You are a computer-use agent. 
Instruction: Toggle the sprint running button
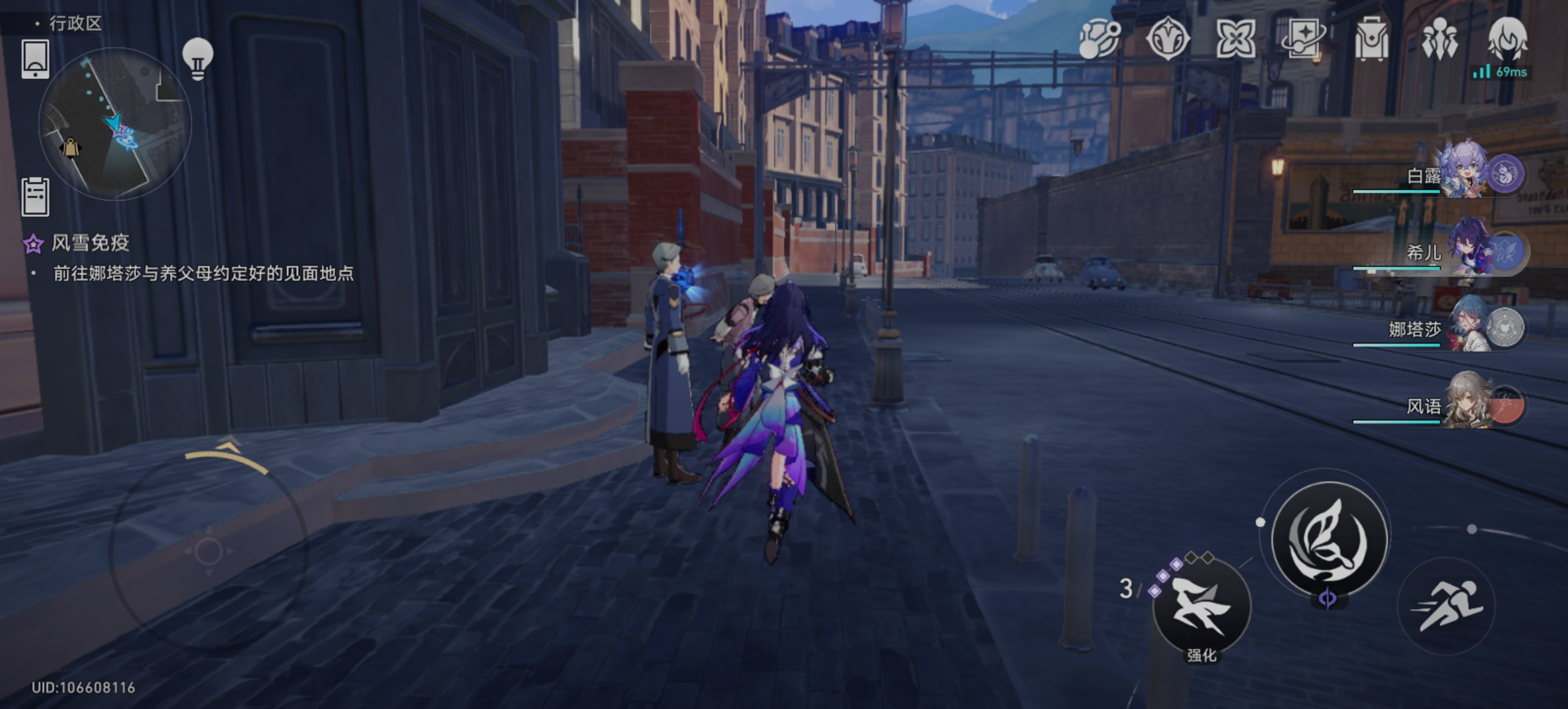(1446, 607)
